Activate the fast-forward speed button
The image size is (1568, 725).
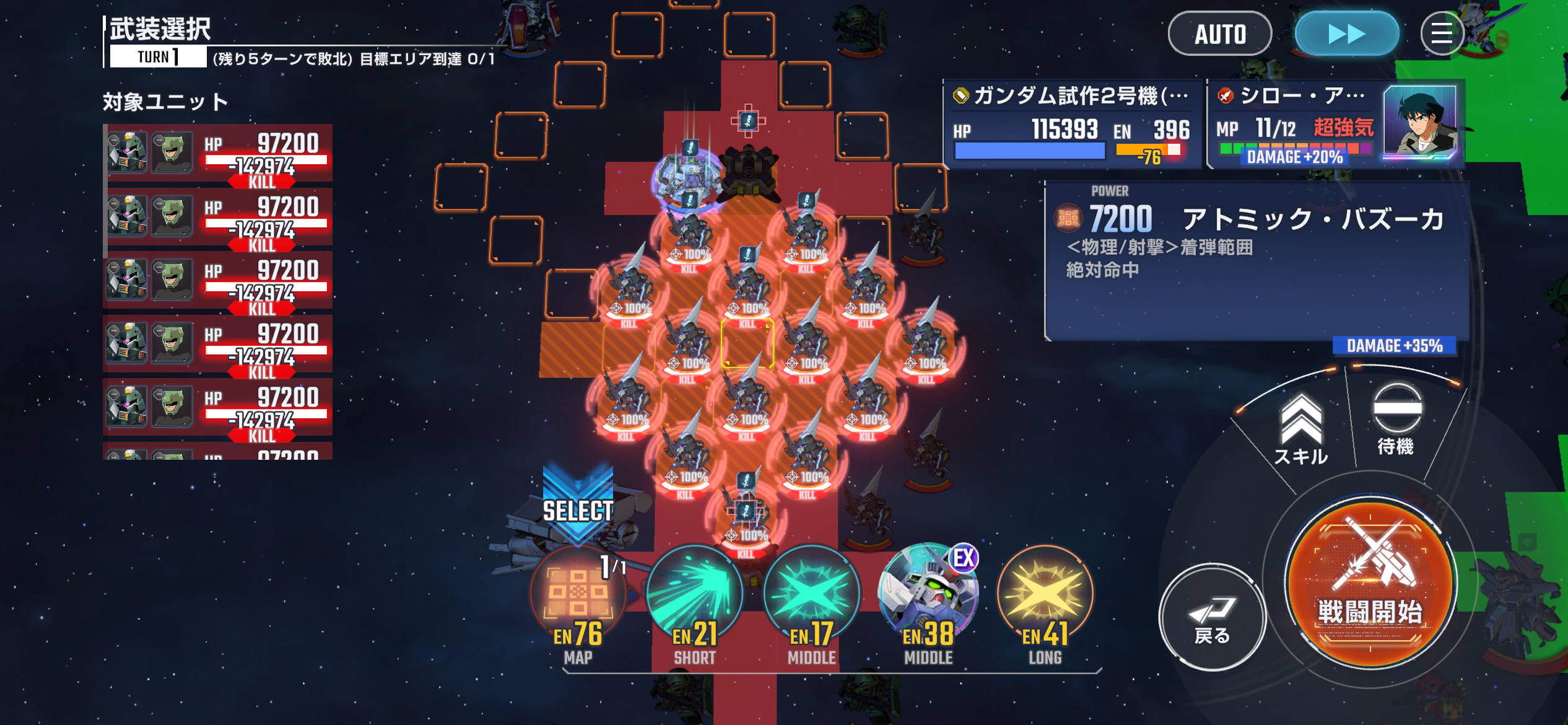(1346, 34)
